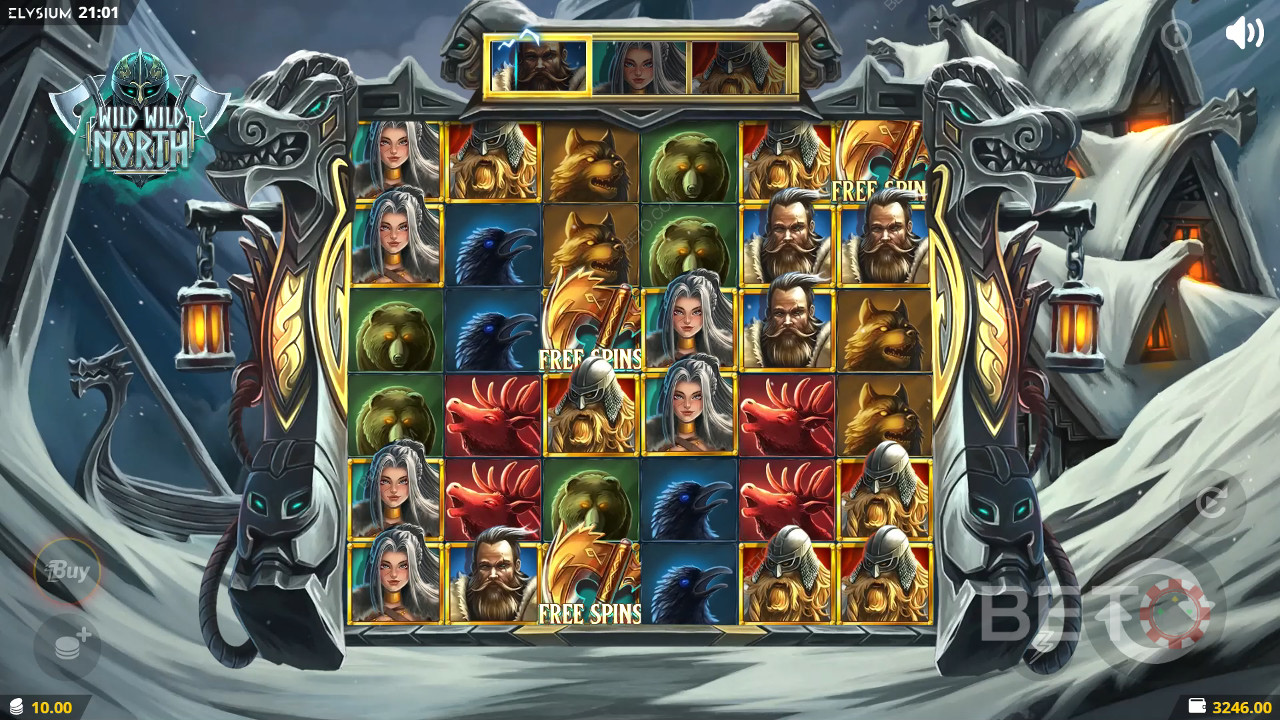Open the Buy bonus feature

(x=67, y=572)
